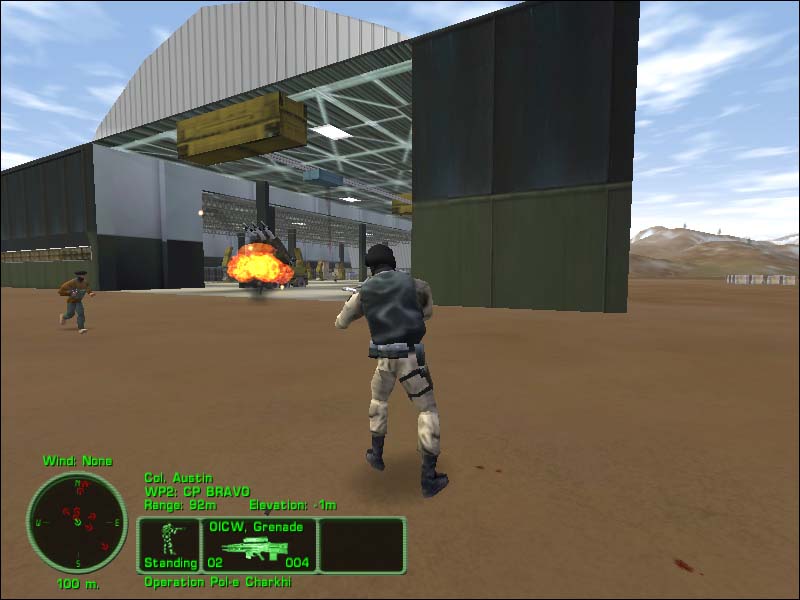Select the Standing stance soldier icon
This screenshot has width=800, height=600.
169,545
